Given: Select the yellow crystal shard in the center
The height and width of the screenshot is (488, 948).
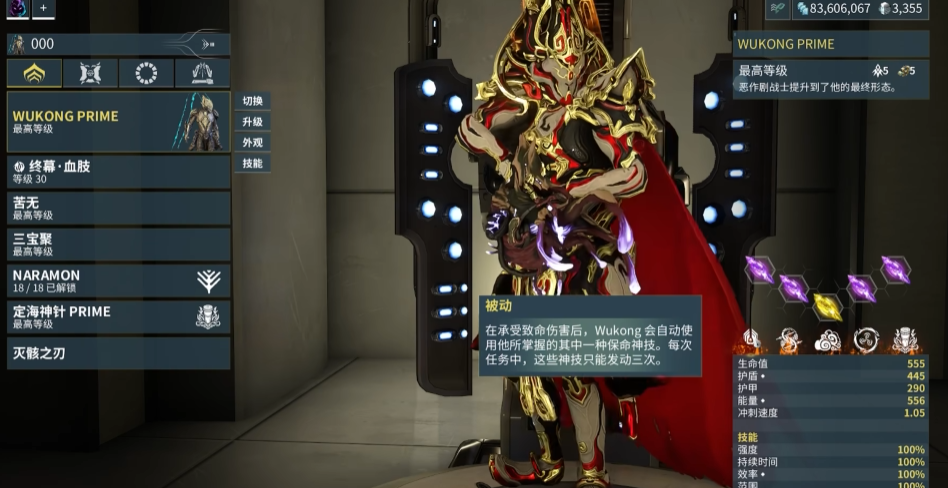Looking at the screenshot, I should pos(827,306).
